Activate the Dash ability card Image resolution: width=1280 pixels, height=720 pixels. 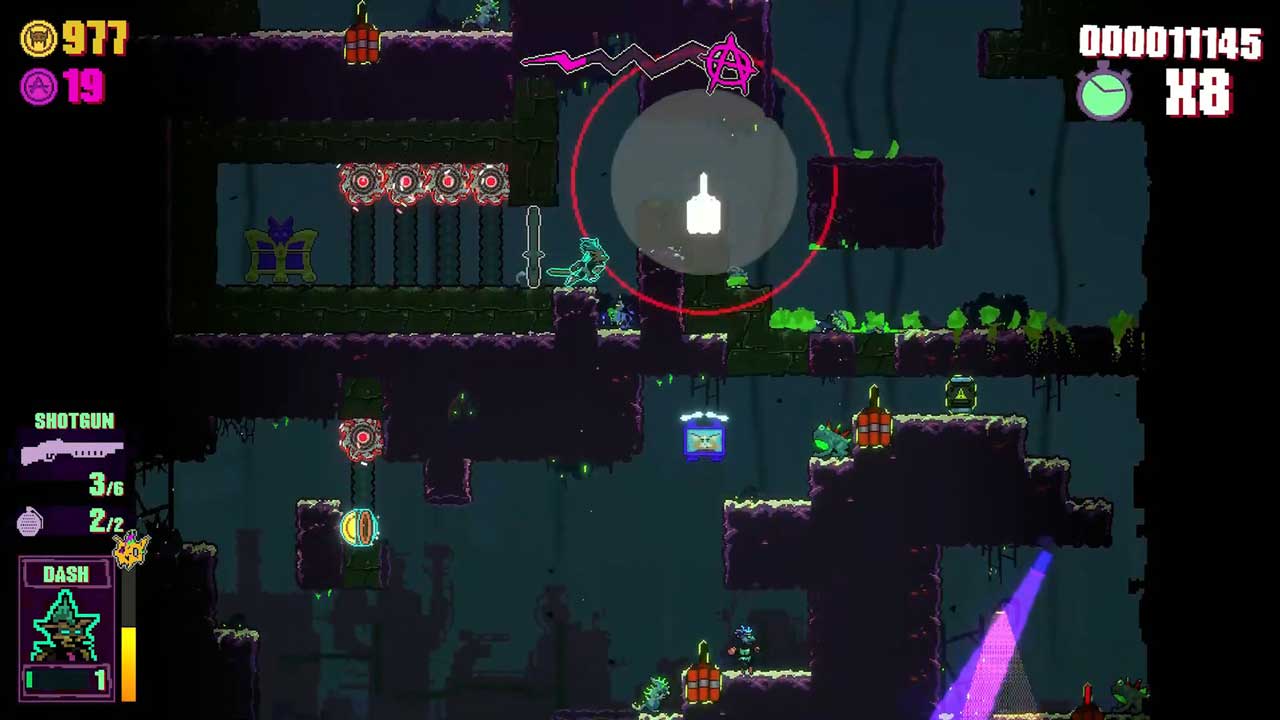(67, 627)
